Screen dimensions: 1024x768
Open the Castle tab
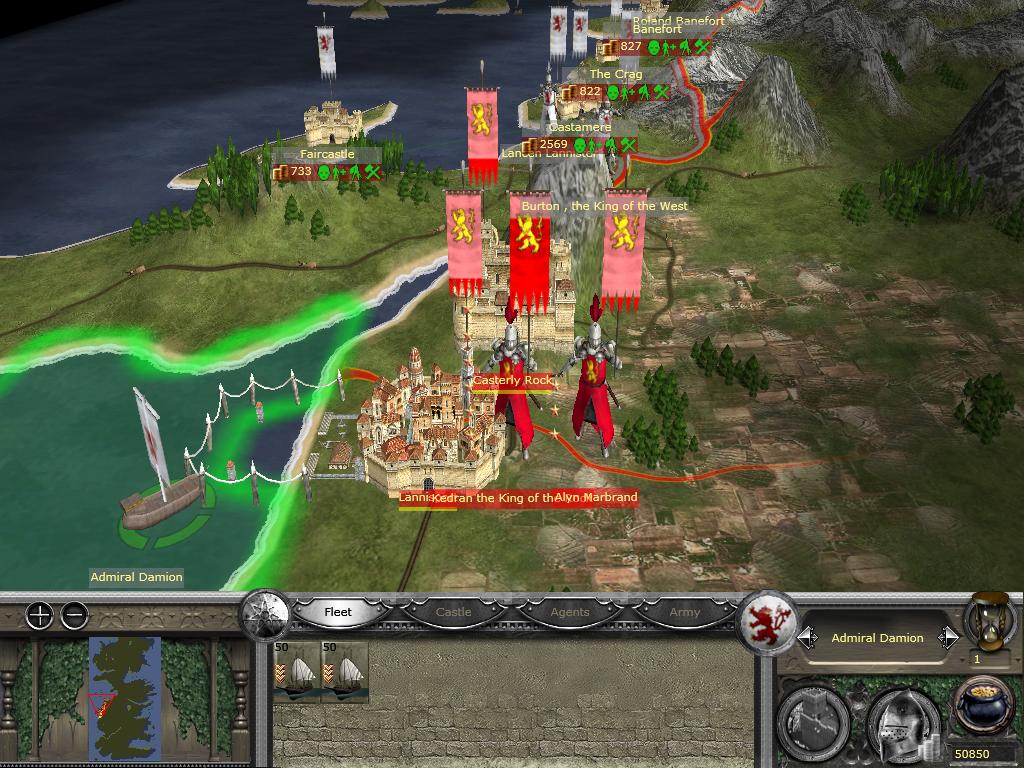453,612
